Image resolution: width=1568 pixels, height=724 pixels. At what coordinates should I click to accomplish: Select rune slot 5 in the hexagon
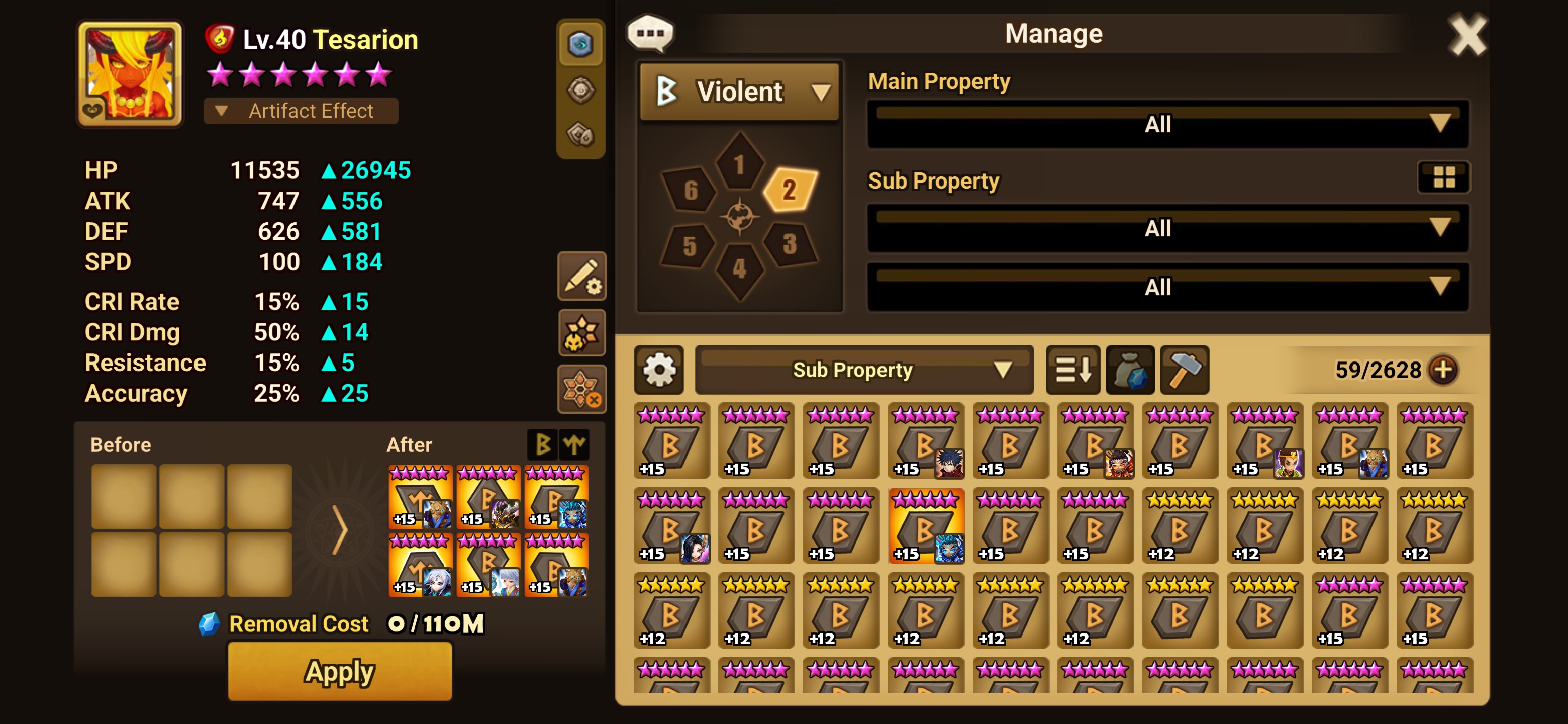(x=689, y=246)
